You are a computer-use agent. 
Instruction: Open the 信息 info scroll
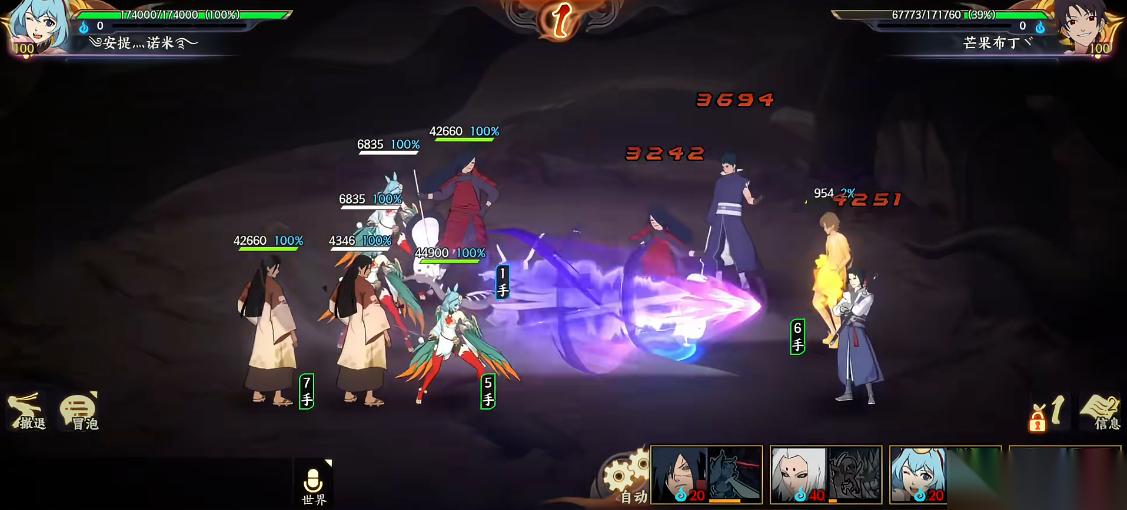[1100, 410]
